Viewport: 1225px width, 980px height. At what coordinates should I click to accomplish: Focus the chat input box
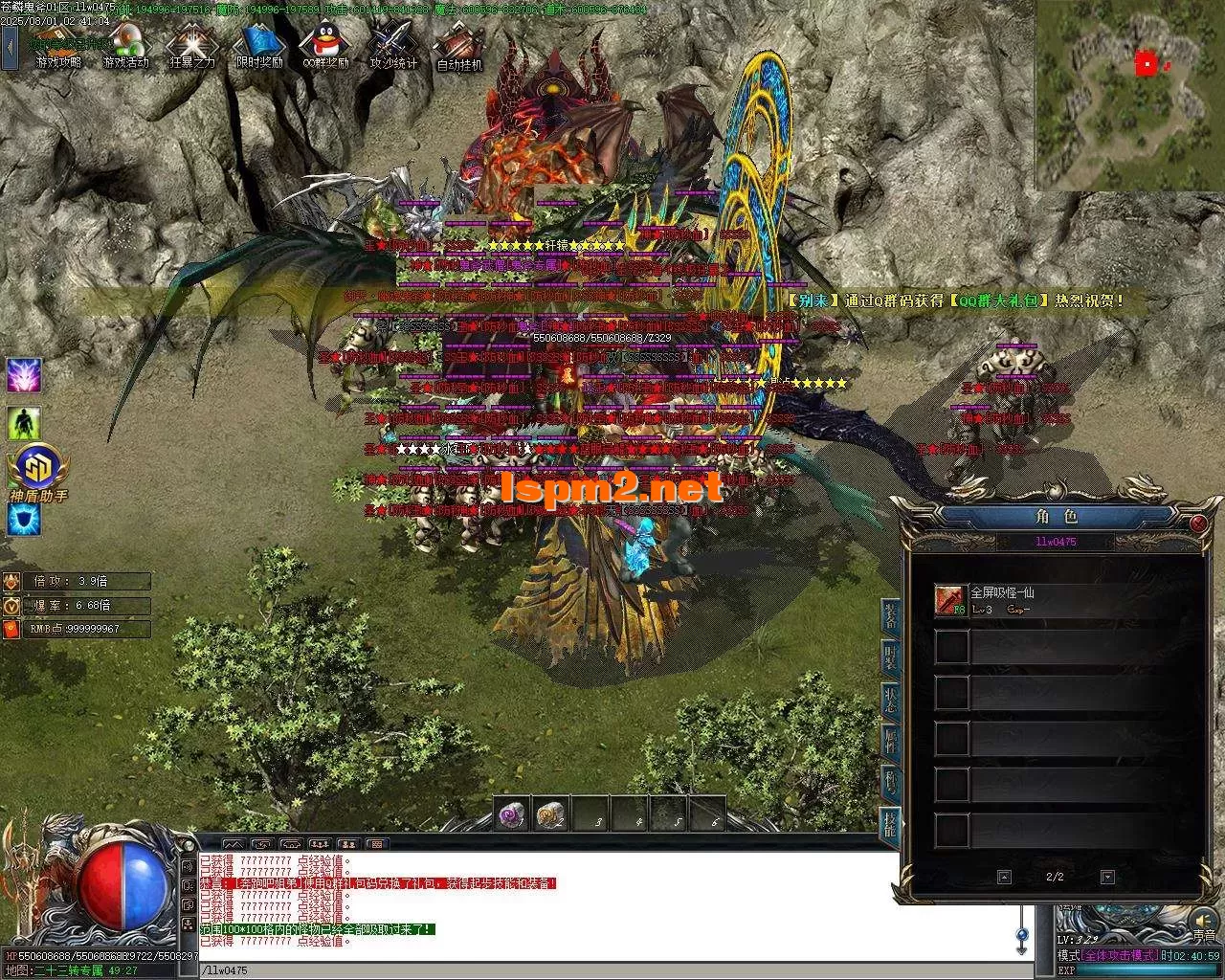tap(603, 970)
